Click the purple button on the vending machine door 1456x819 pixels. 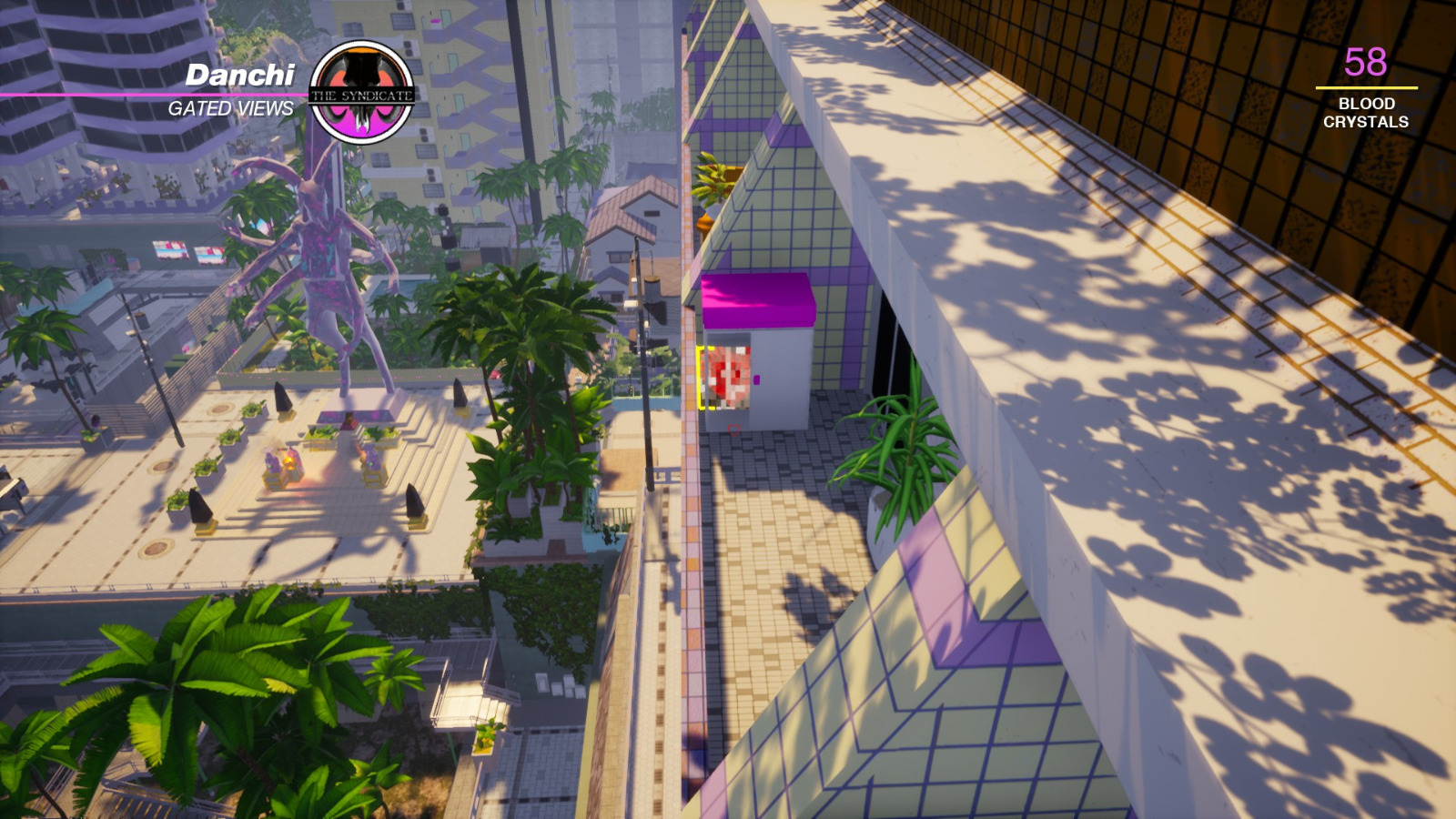(x=757, y=379)
